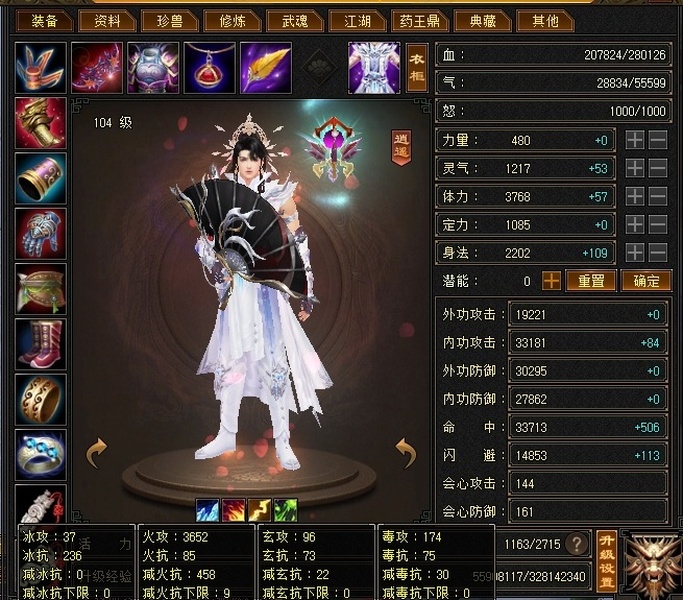
Task: Open the 药王鼎 tab
Action: tap(421, 20)
